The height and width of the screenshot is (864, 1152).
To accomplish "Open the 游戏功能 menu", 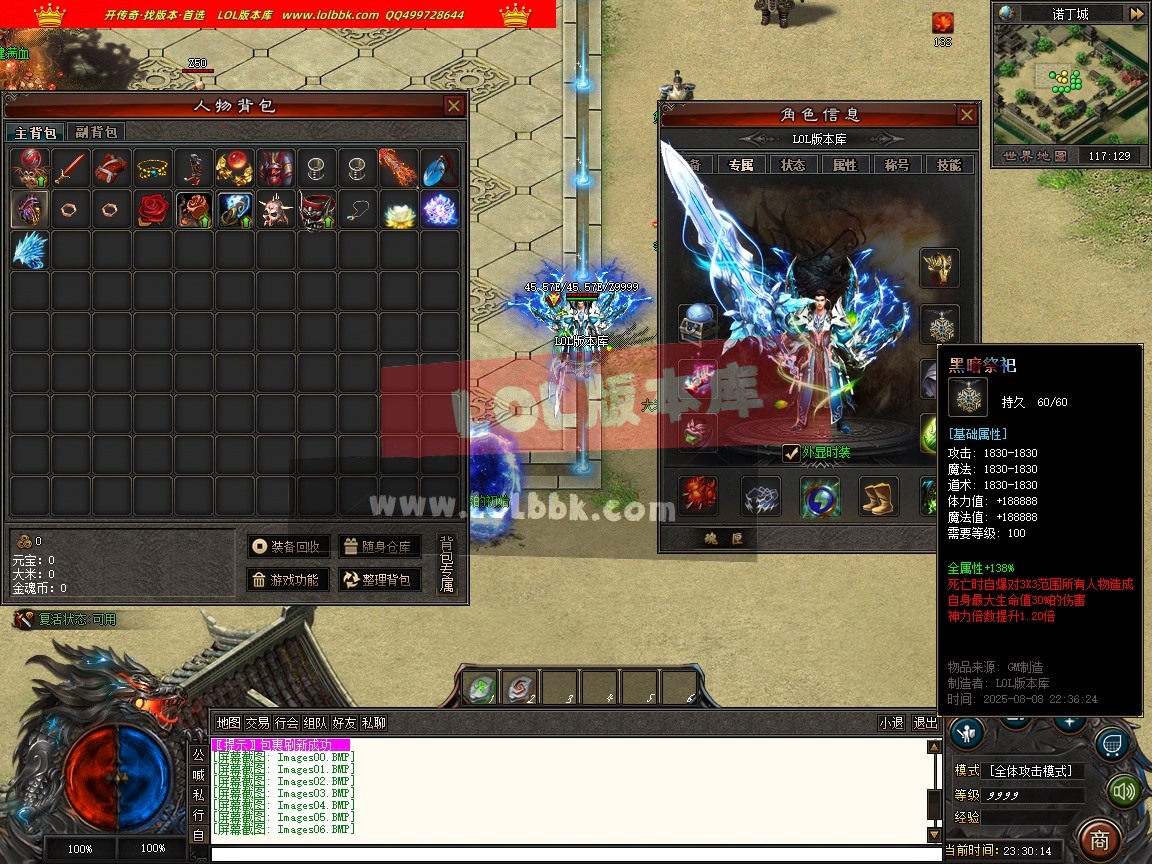I will [288, 580].
